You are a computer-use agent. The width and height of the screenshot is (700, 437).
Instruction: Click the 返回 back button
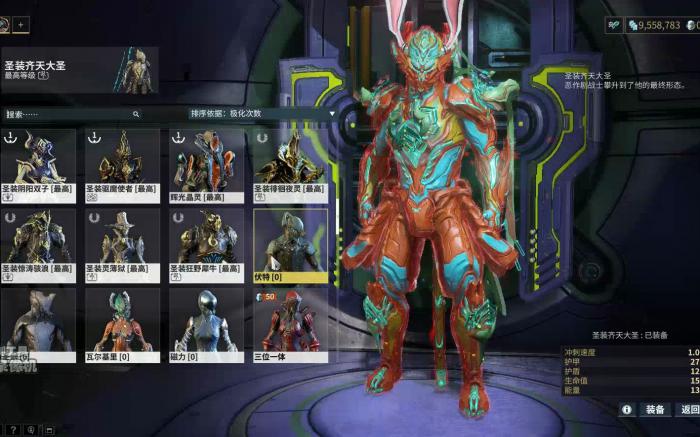point(689,409)
